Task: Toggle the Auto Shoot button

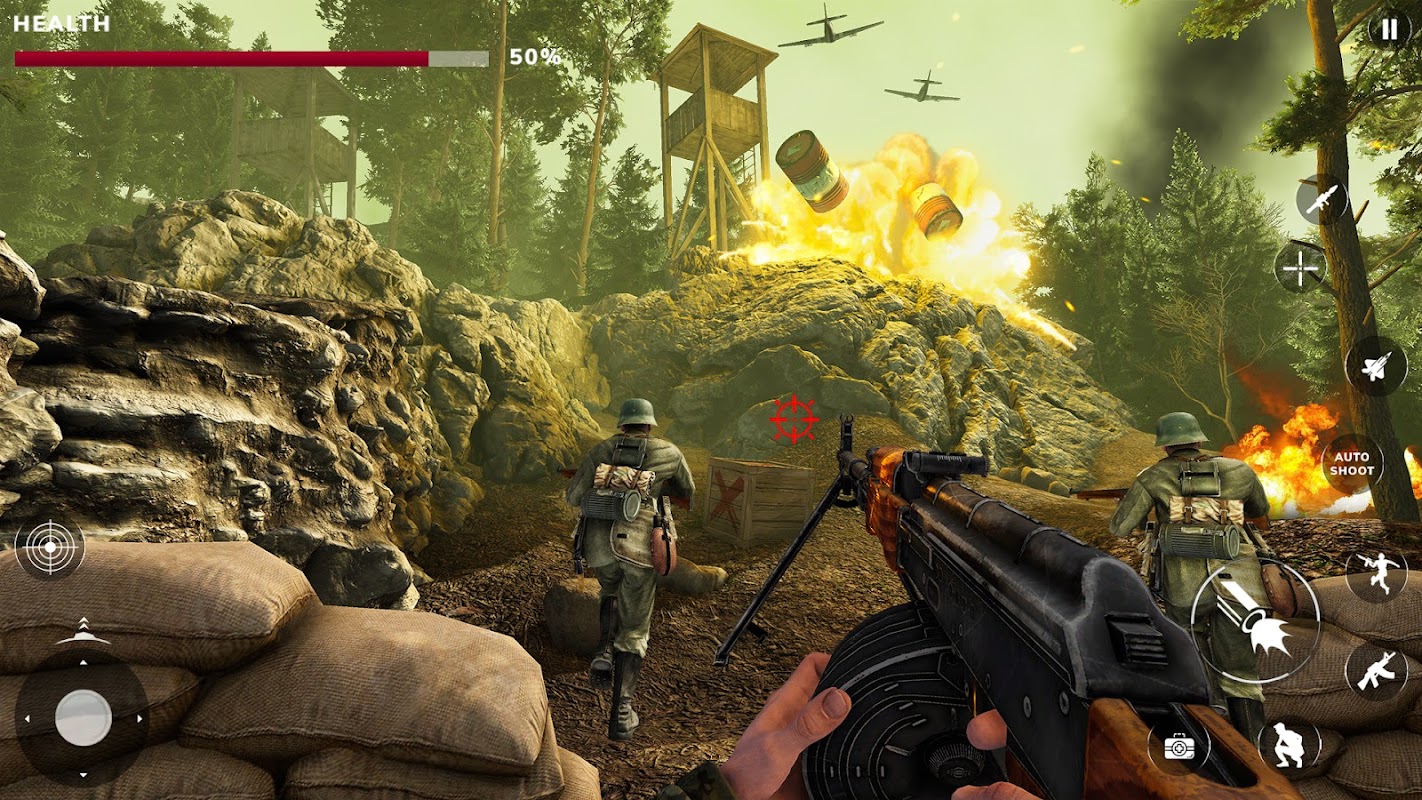Action: [1352, 464]
